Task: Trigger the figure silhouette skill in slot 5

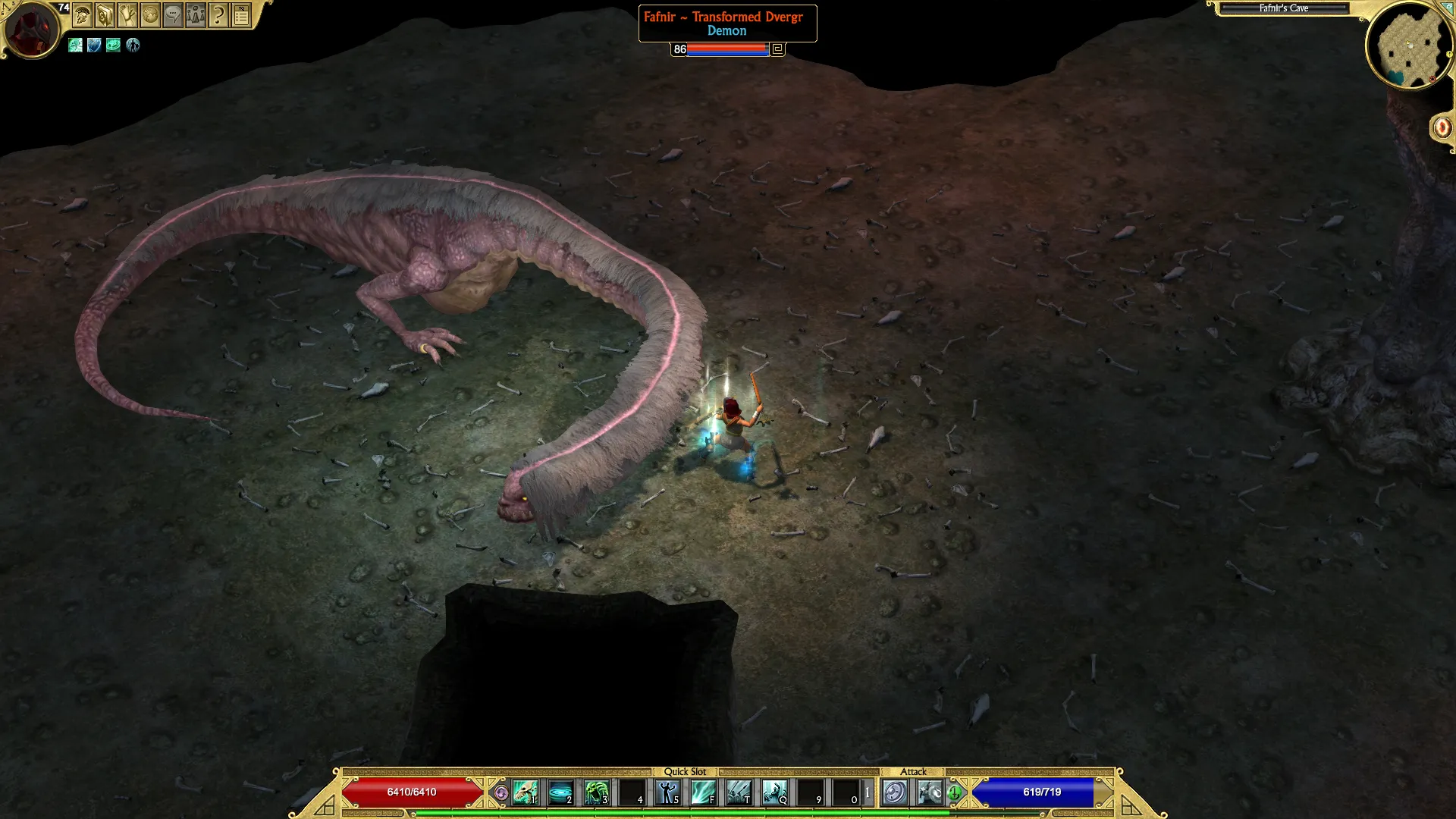Action: tap(667, 792)
